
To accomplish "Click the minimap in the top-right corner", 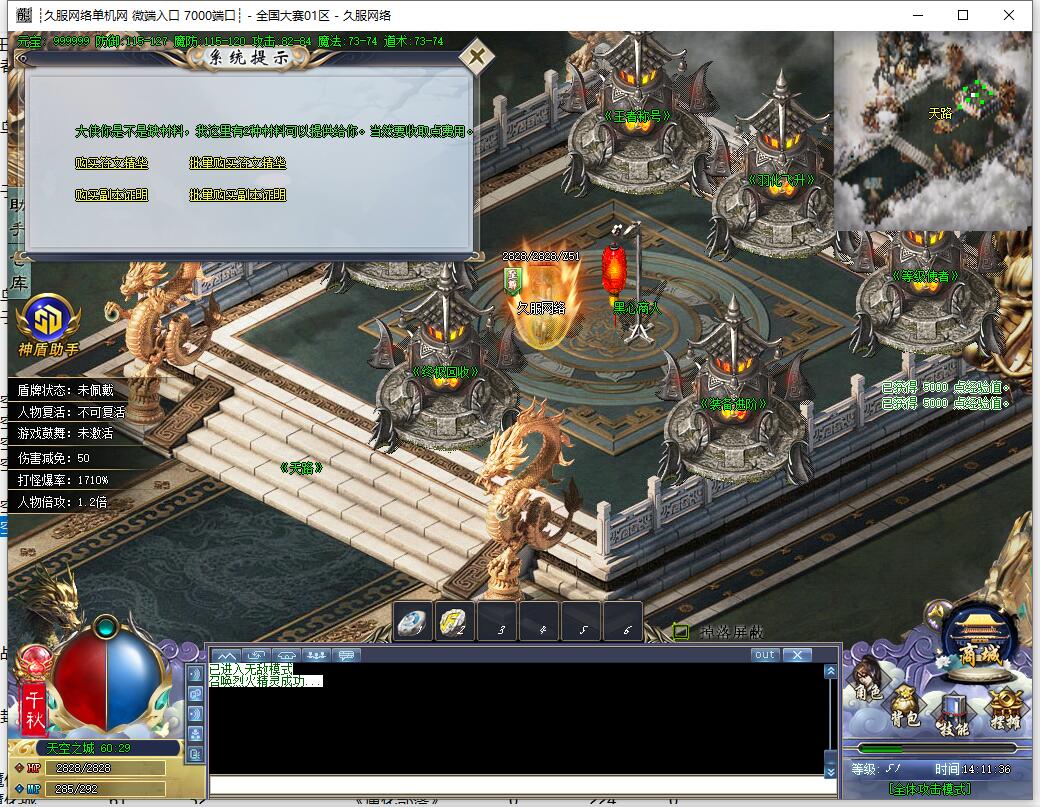I will click(x=932, y=130).
